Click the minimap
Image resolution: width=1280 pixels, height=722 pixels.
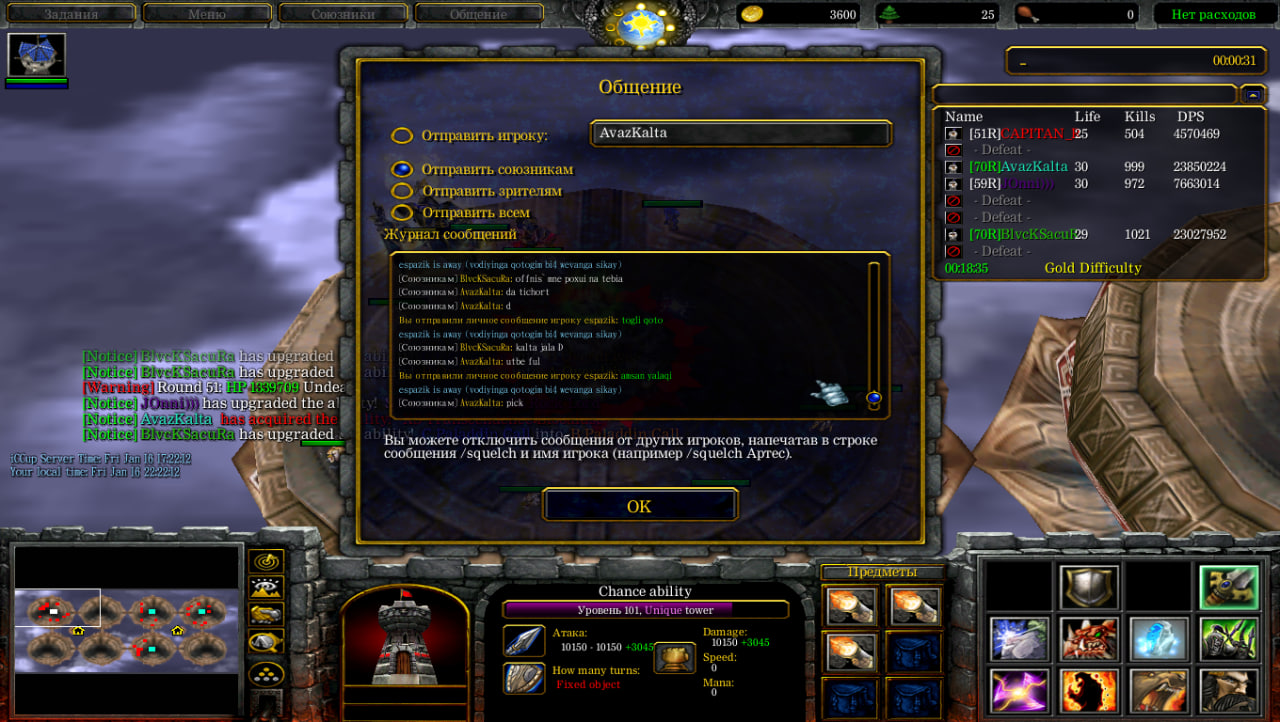tap(127, 628)
